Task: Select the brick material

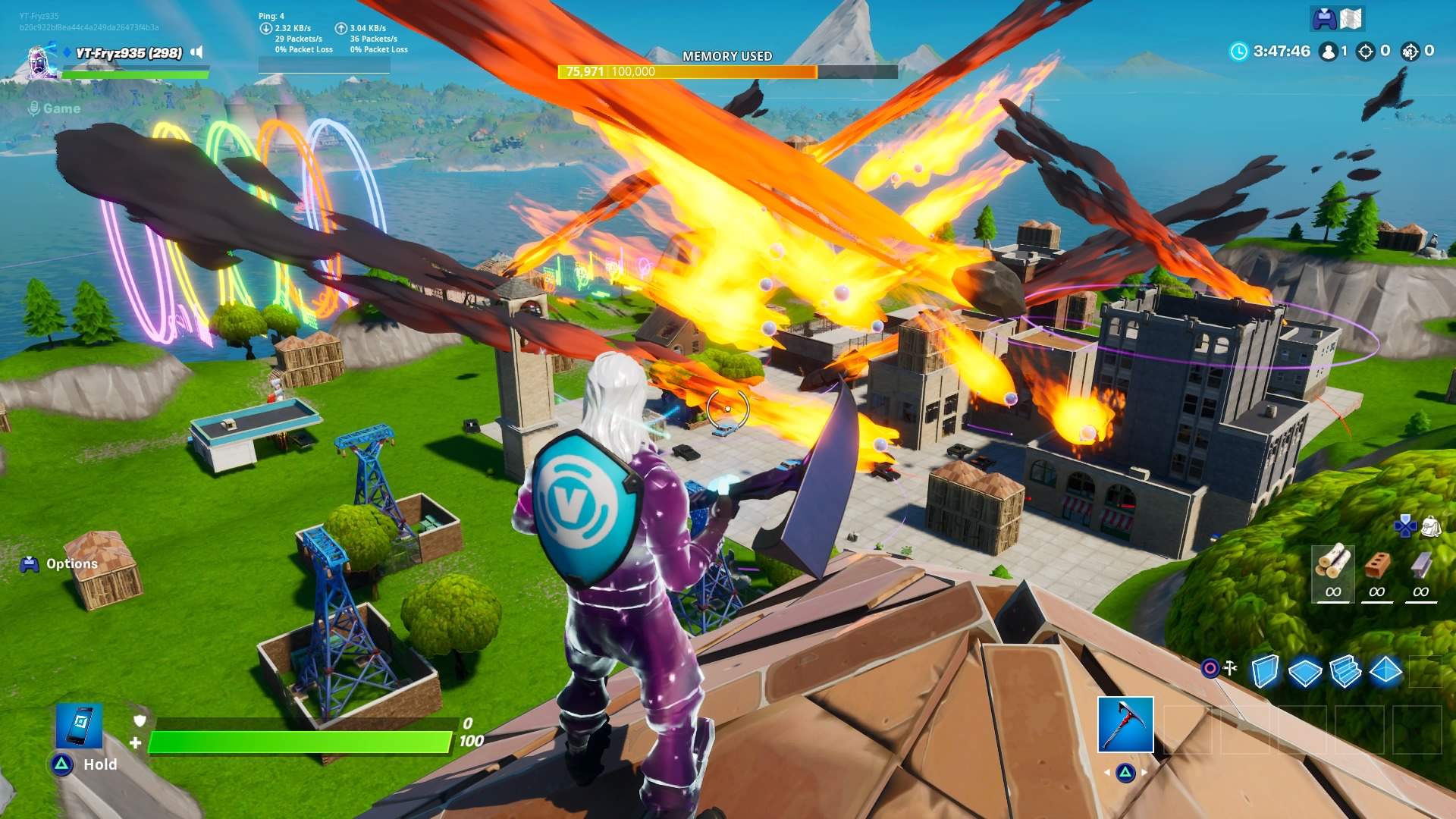Action: pyautogui.click(x=1376, y=565)
